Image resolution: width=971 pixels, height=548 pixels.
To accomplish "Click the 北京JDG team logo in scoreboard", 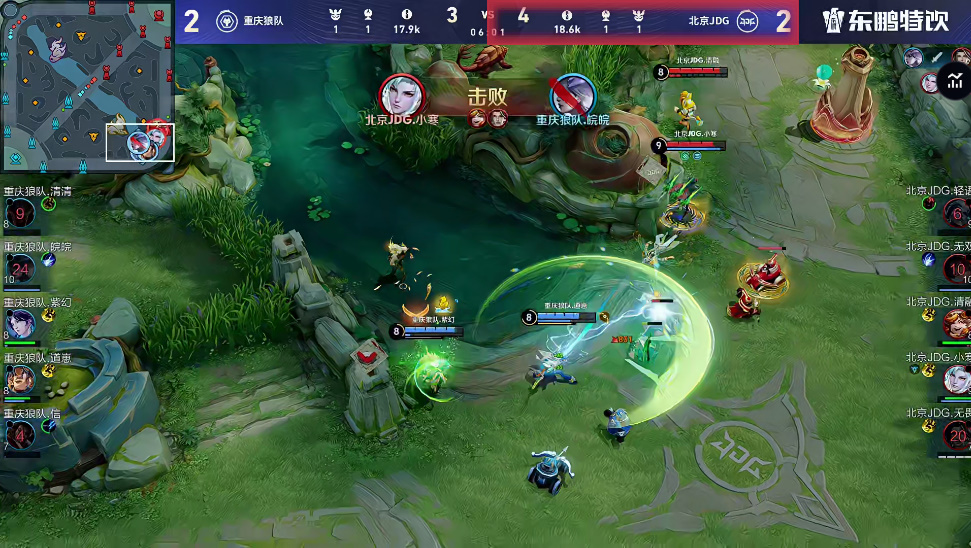I will click(747, 21).
